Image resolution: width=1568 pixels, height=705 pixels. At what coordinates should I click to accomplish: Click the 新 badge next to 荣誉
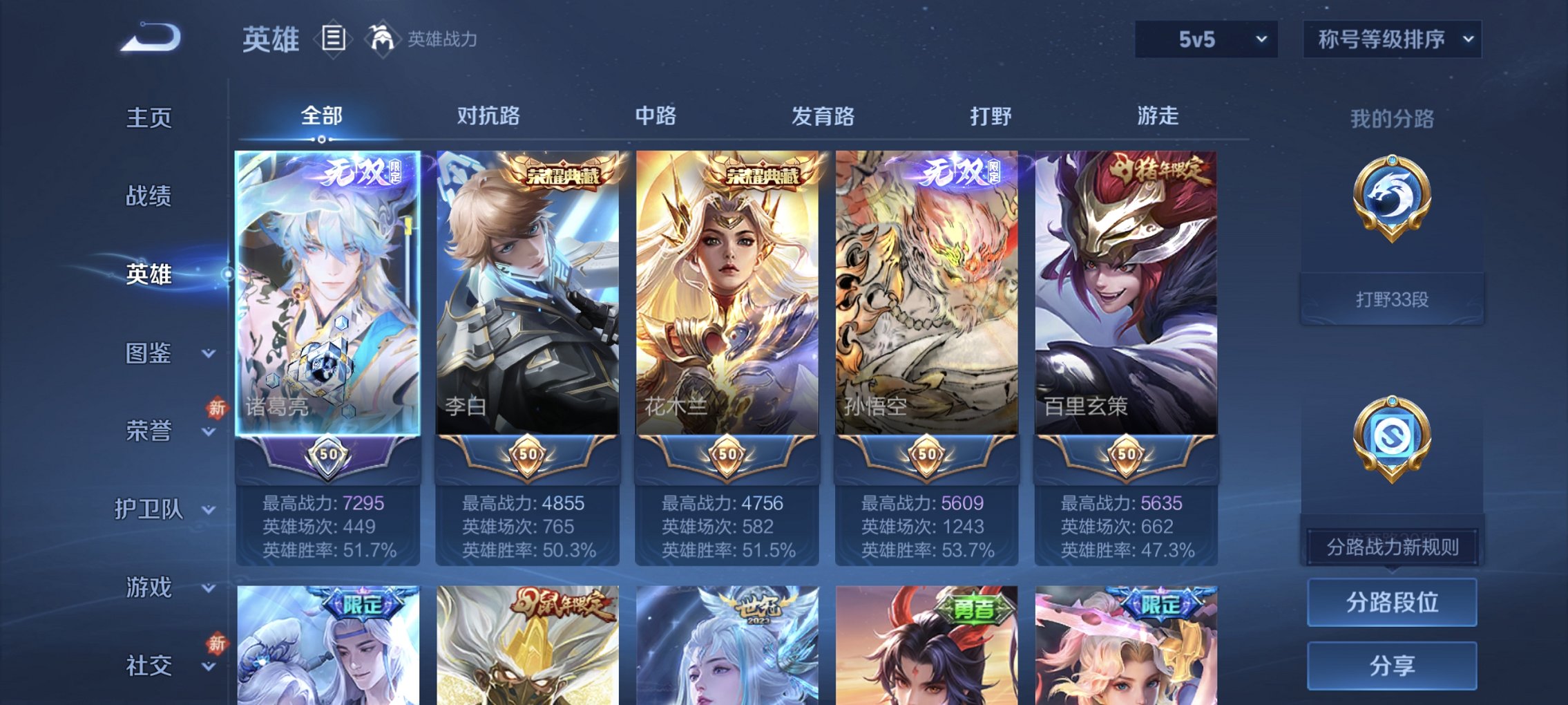217,408
